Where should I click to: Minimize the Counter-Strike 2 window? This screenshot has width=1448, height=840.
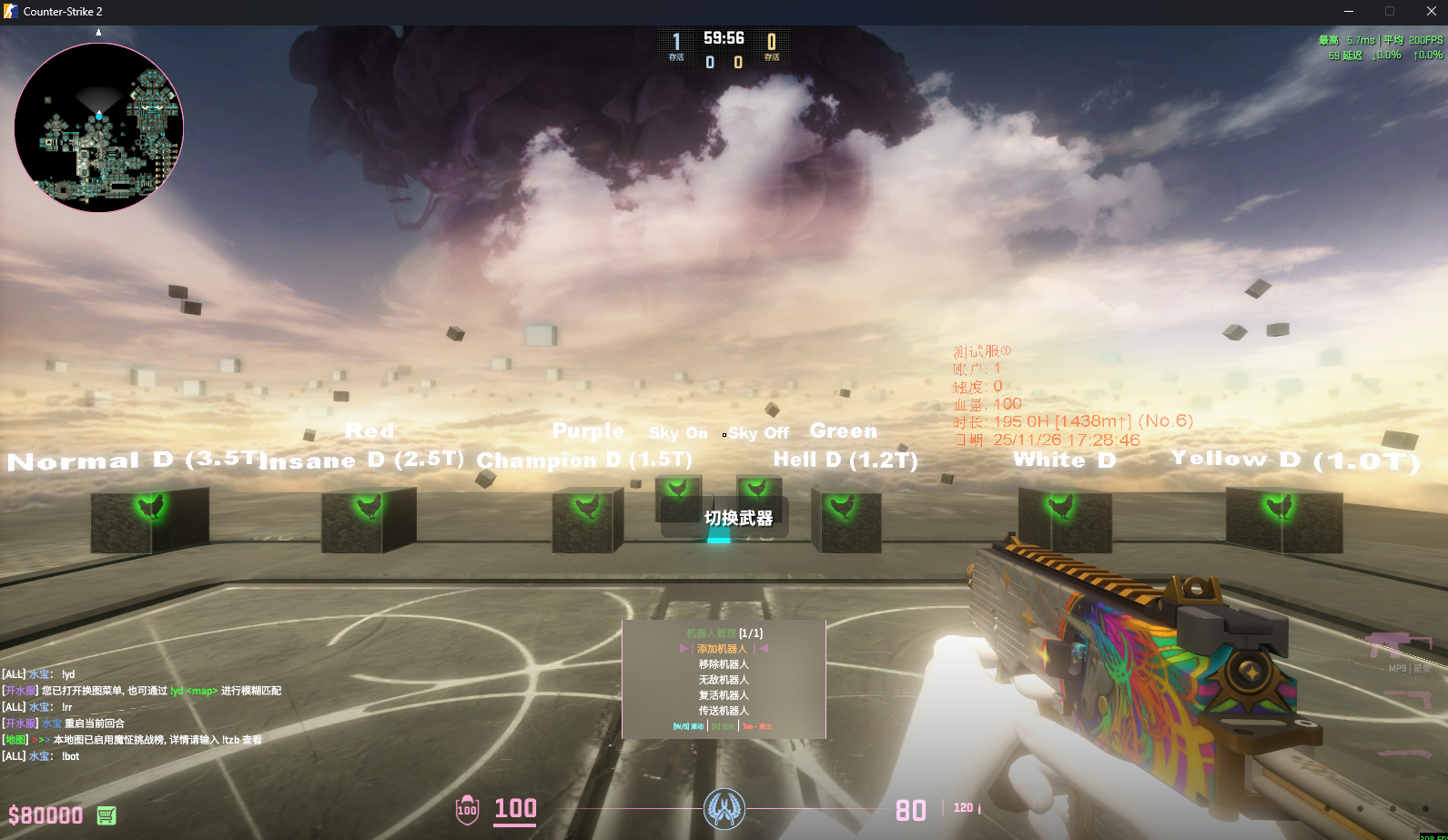point(1349,11)
